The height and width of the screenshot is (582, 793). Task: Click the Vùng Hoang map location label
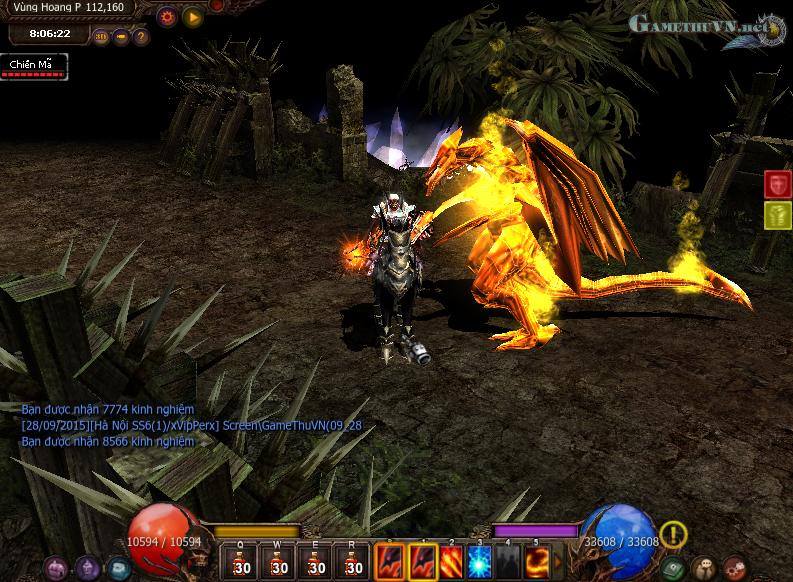(x=70, y=8)
